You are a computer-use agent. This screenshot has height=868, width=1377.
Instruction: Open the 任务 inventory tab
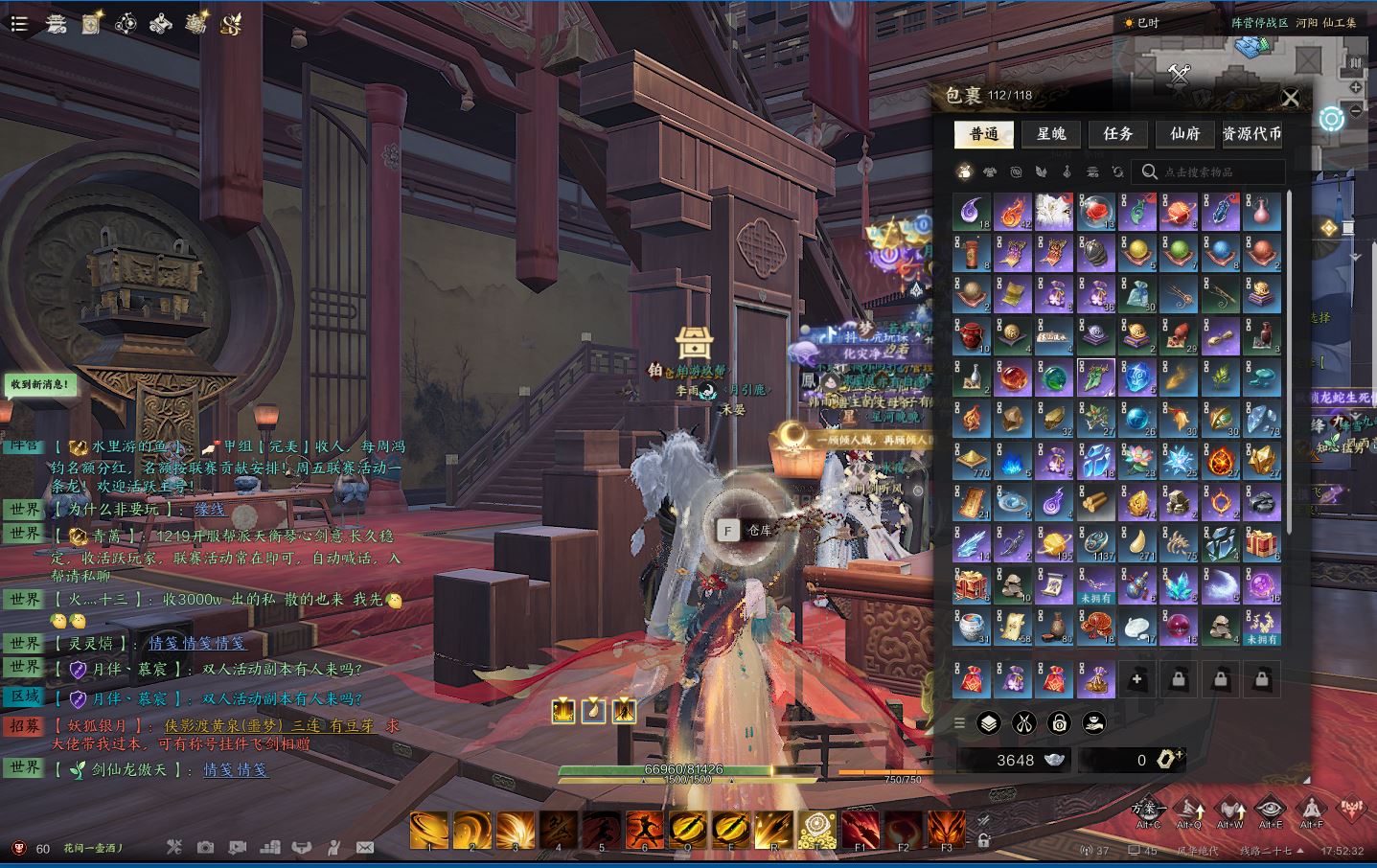(x=1118, y=134)
